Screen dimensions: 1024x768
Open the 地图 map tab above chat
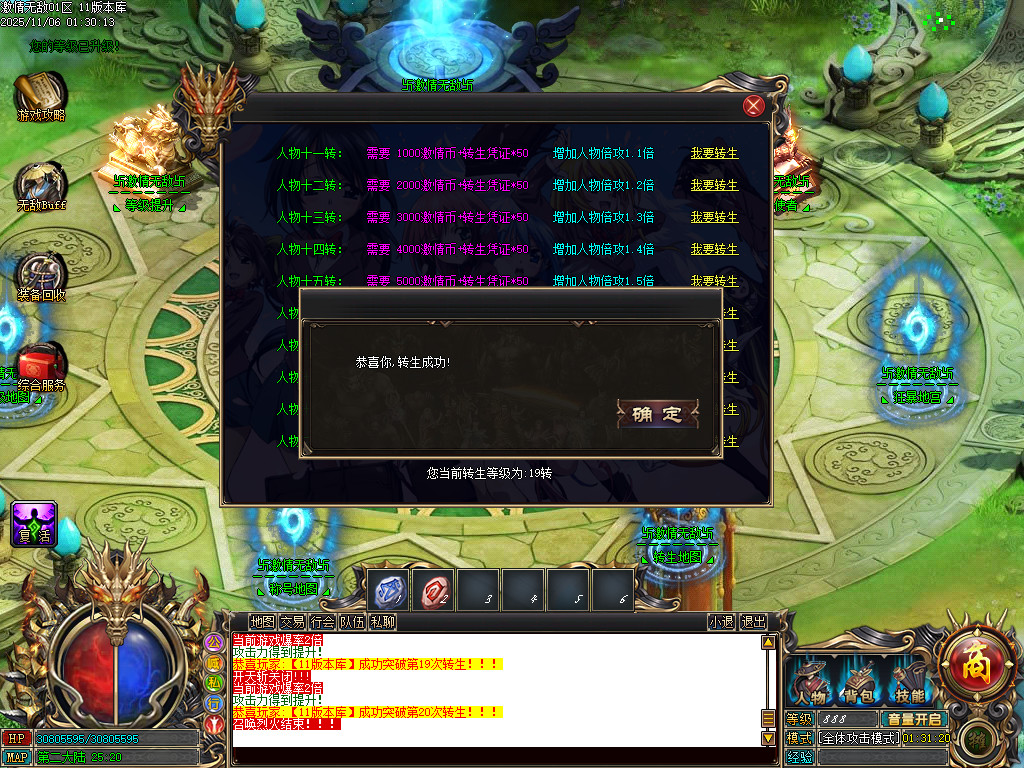coord(262,621)
